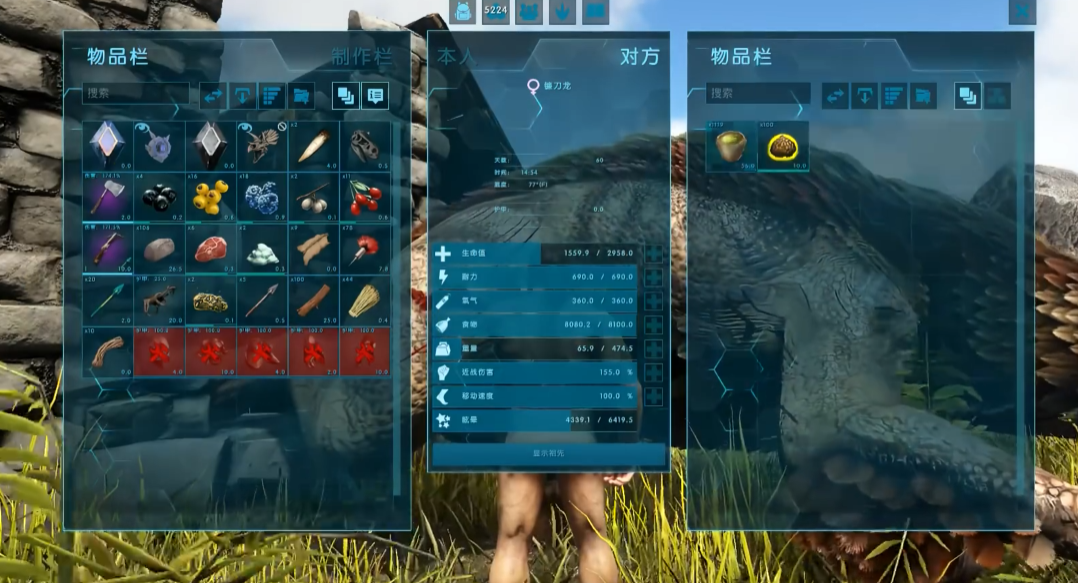Switch to the 制作栏 crafting tab
This screenshot has height=583, width=1078.
point(361,57)
